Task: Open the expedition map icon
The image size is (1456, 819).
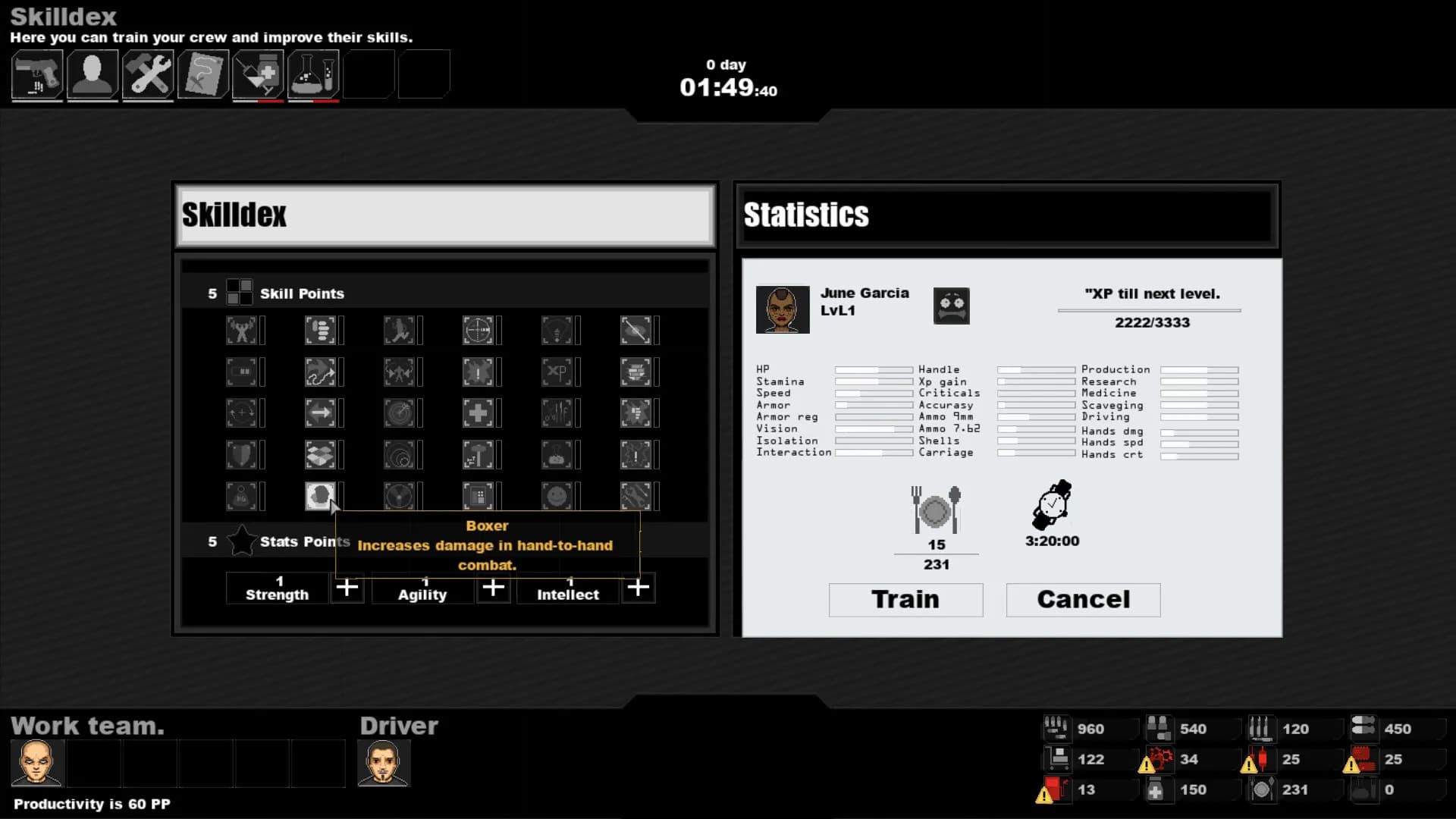Action: [203, 74]
